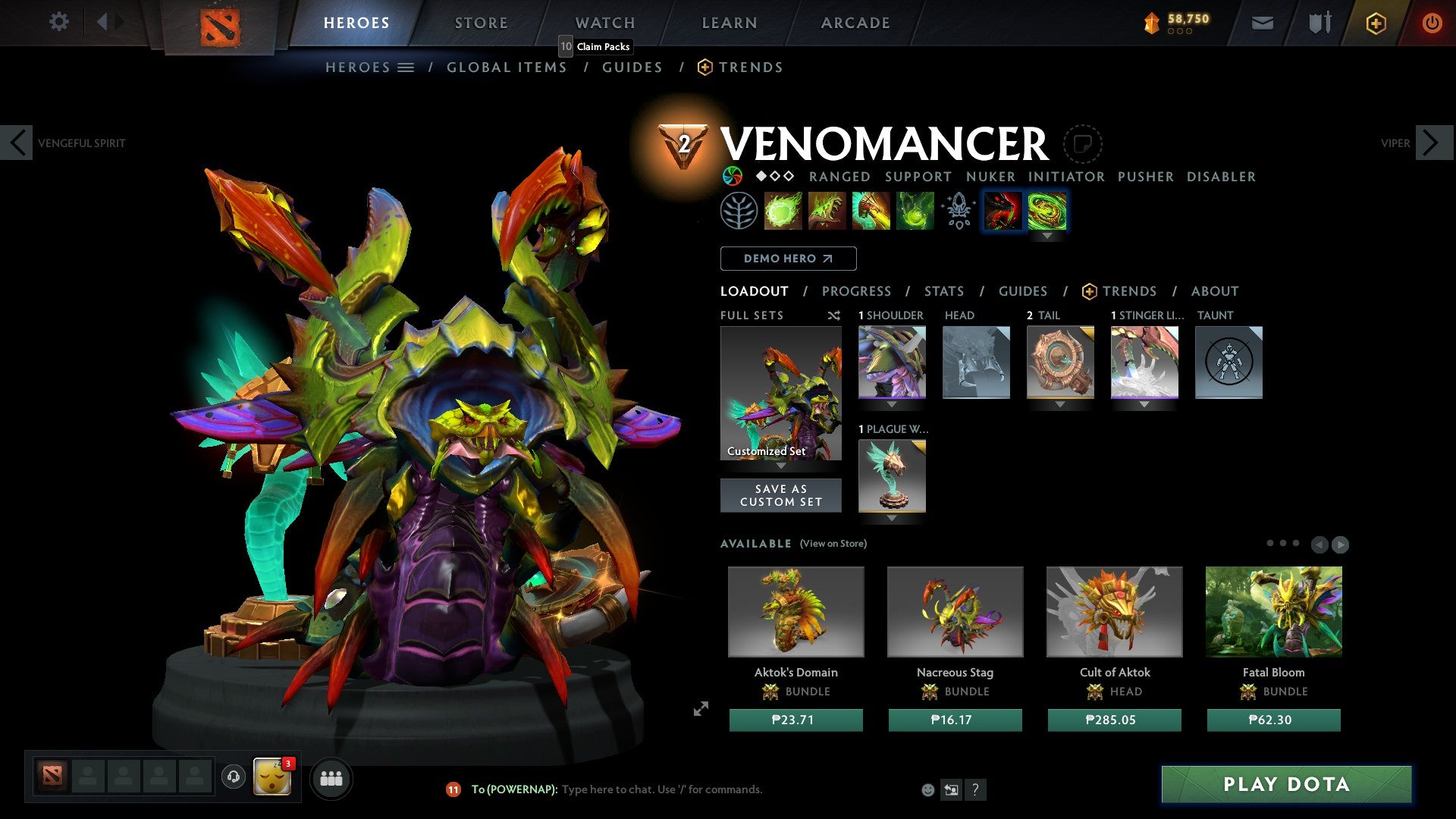Select the Tail equipment slot

click(1060, 362)
